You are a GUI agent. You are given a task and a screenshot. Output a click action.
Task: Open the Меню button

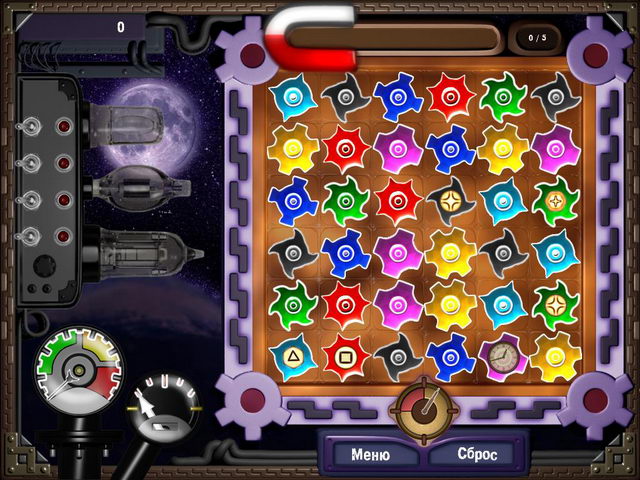371,454
